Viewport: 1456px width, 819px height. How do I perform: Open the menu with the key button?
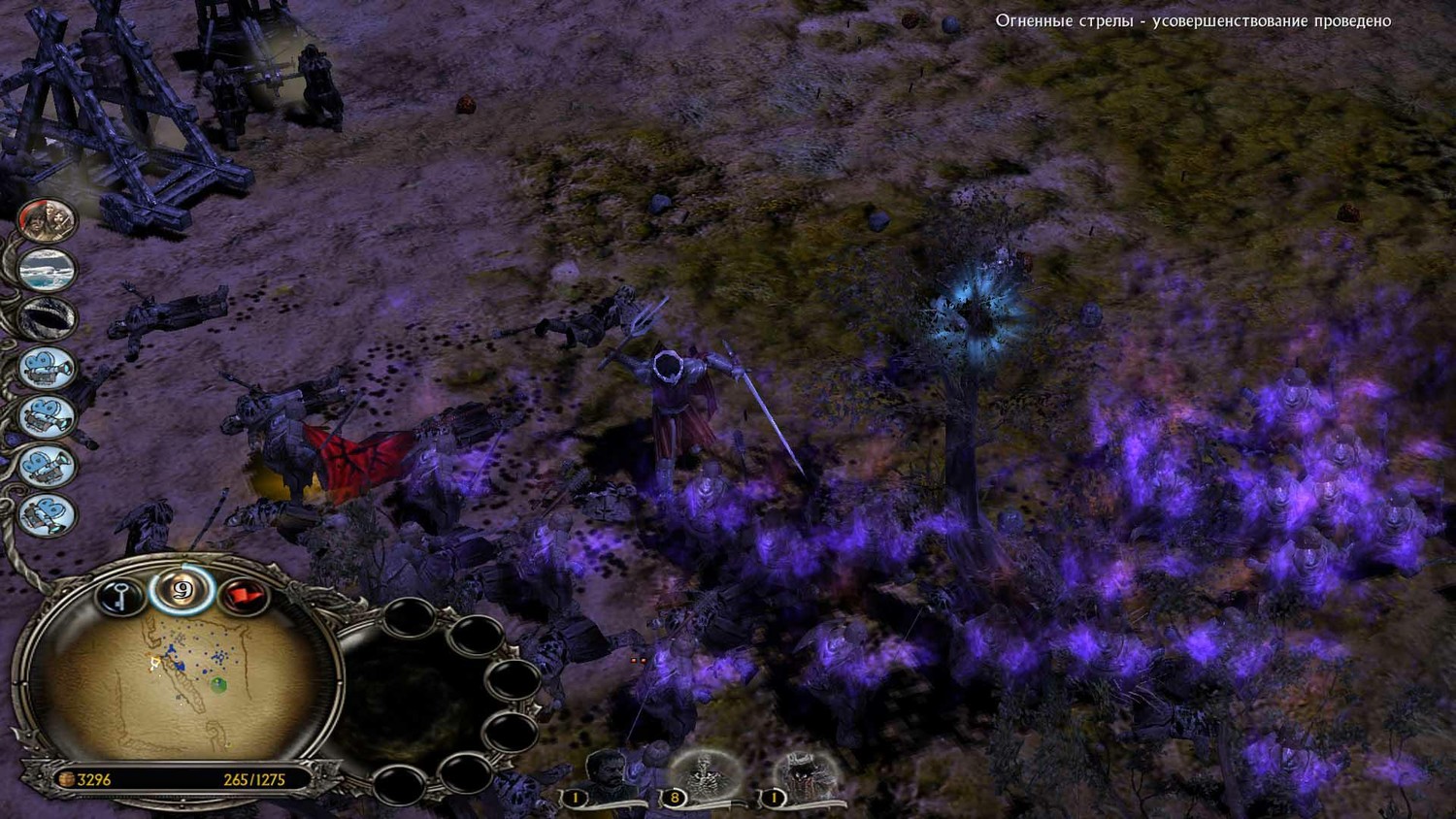(119, 595)
